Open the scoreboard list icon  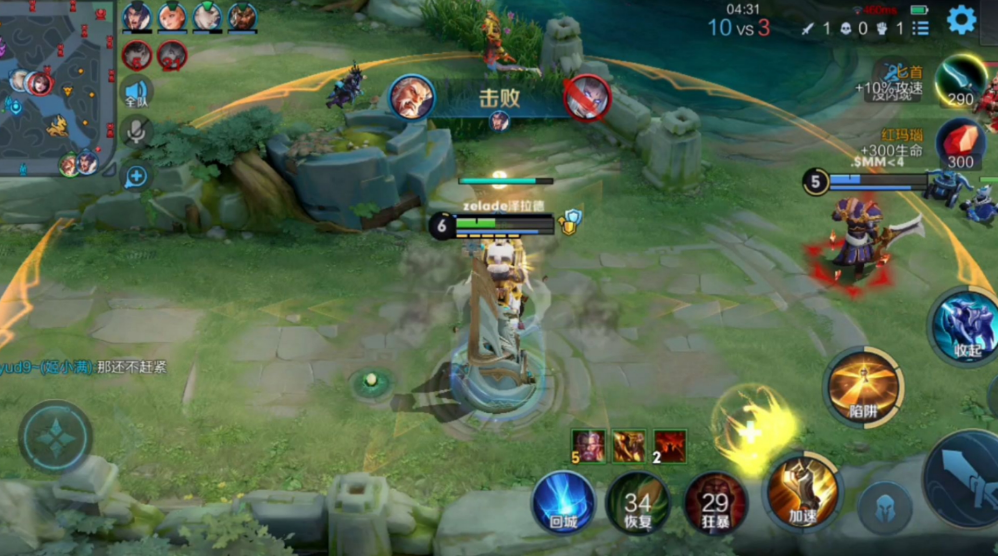point(921,28)
